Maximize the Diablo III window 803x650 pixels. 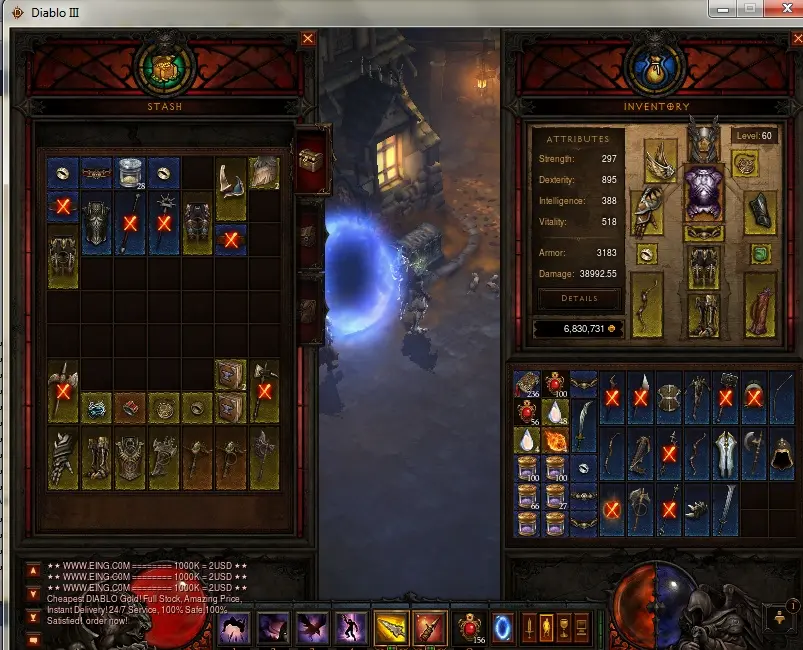(749, 9)
